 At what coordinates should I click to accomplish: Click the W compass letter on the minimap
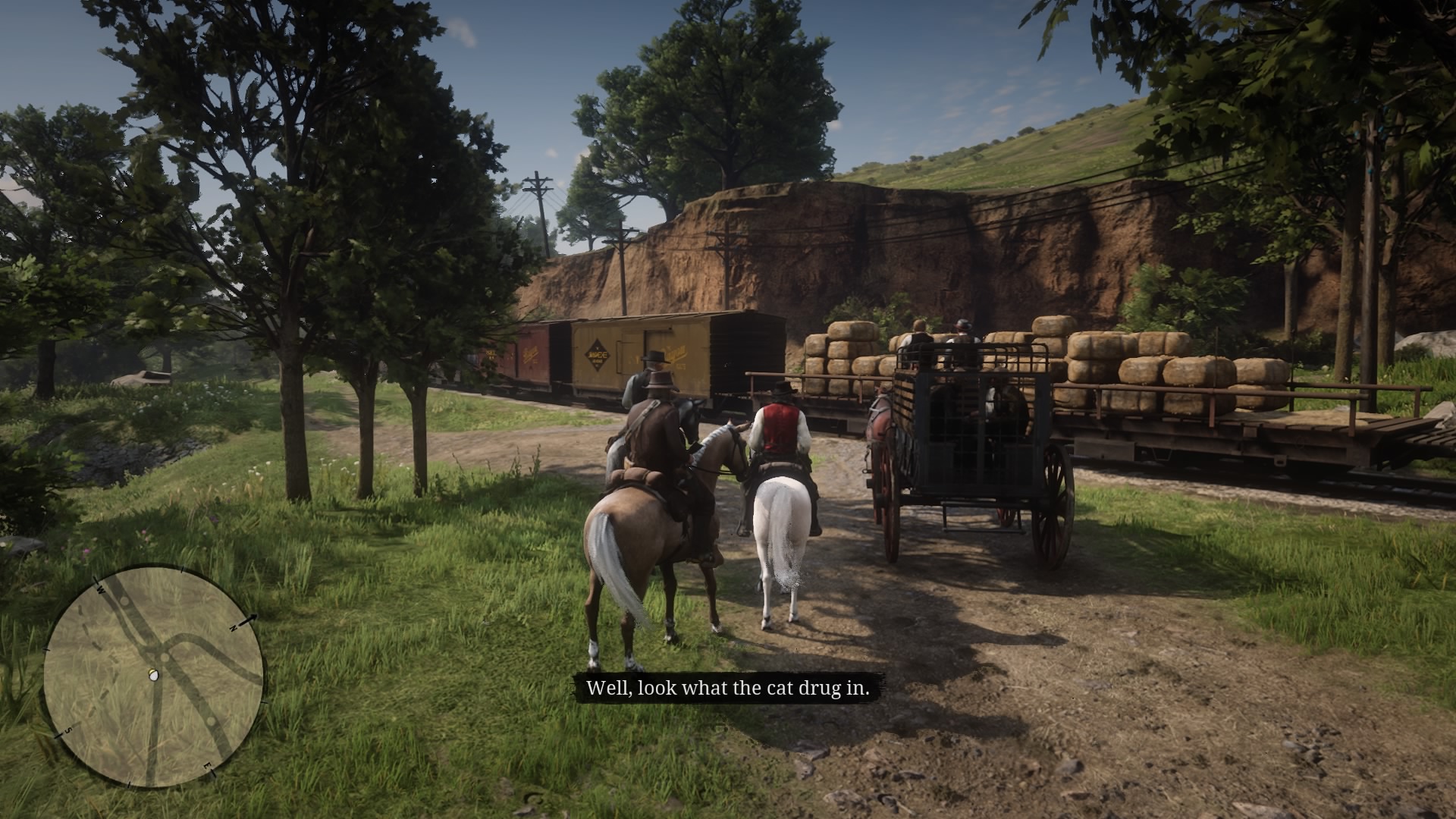pos(100,589)
